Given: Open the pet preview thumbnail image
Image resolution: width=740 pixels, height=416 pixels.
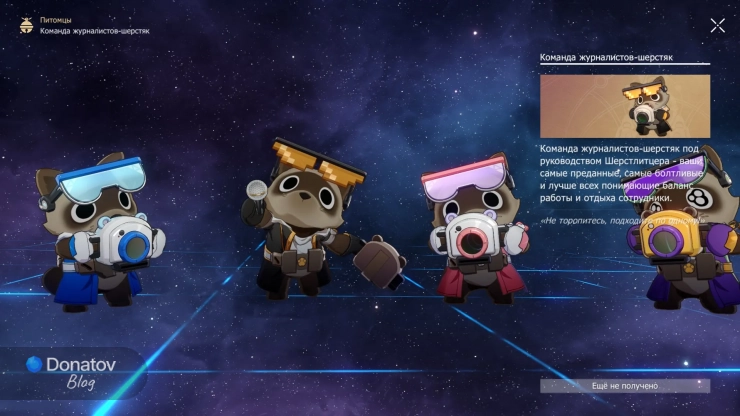Looking at the screenshot, I should coord(625,106).
